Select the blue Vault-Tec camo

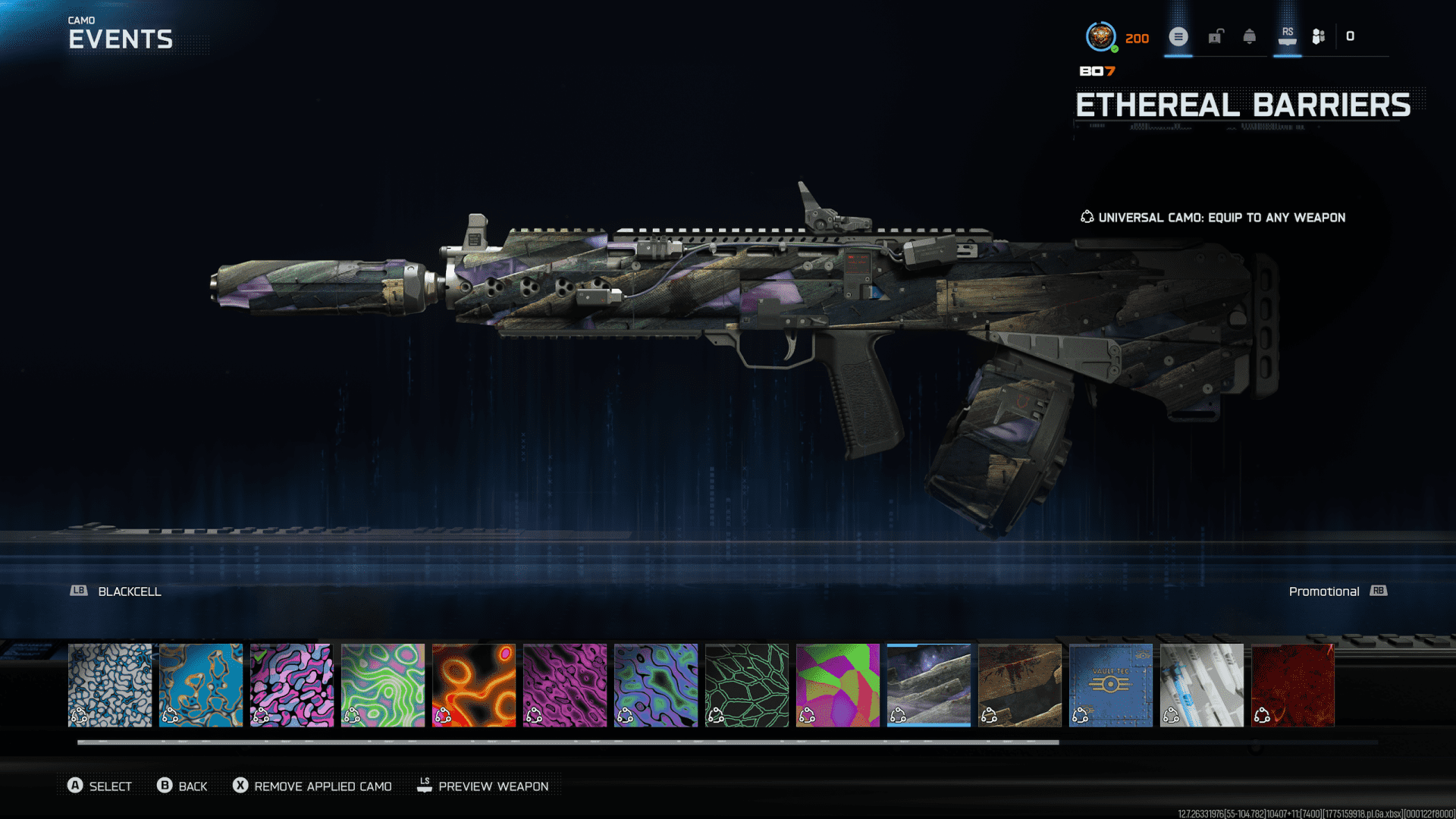(1111, 685)
